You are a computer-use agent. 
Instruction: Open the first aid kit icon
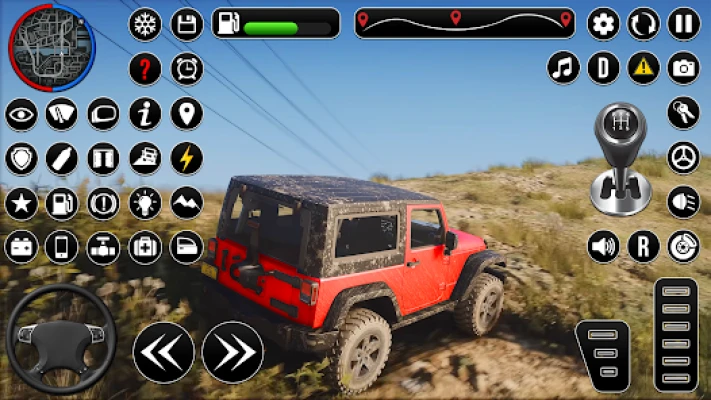pos(145,246)
